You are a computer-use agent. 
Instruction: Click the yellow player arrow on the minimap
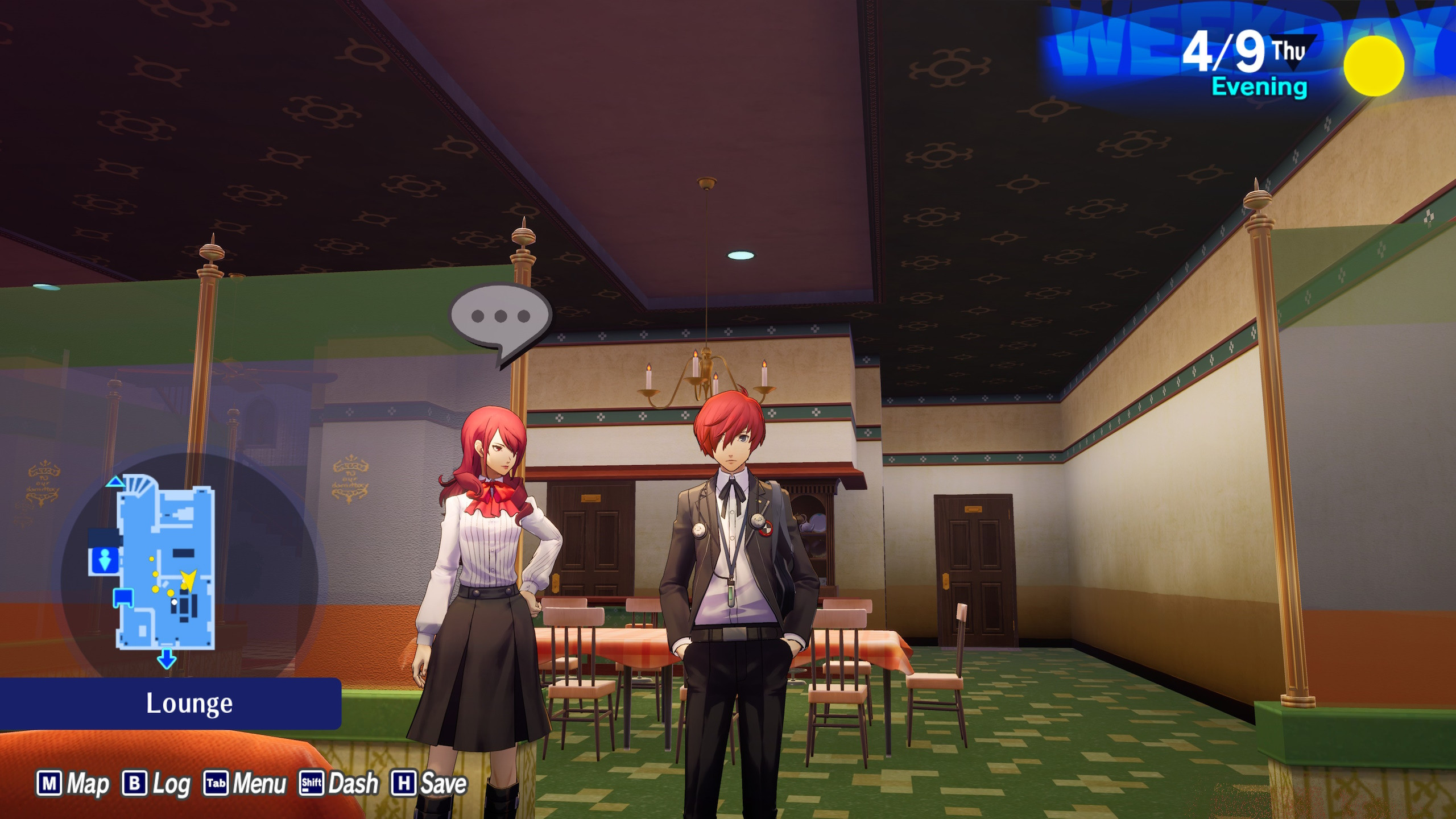188,580
